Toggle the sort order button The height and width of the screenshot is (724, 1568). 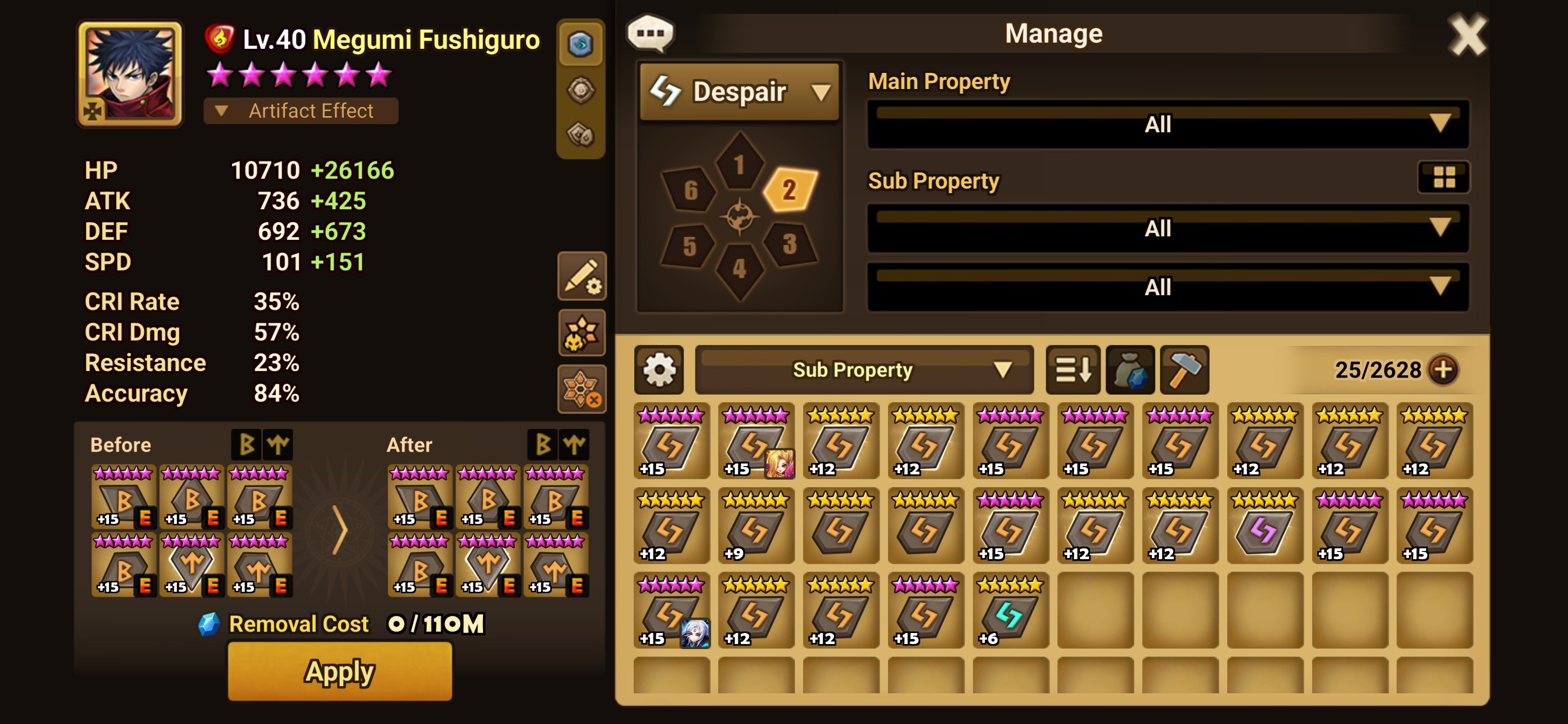(1072, 370)
